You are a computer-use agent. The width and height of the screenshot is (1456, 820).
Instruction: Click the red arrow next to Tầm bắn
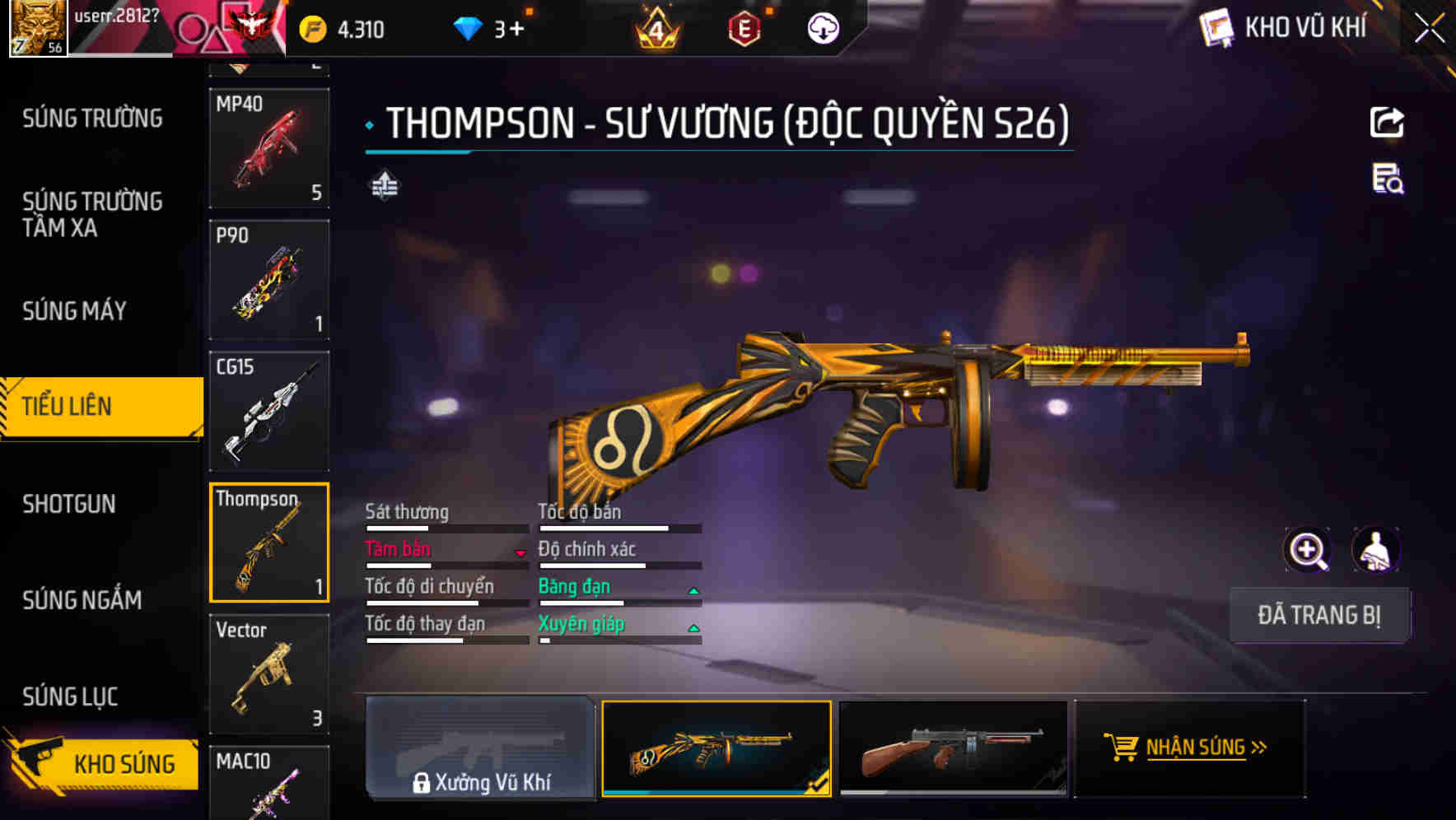coord(520,553)
